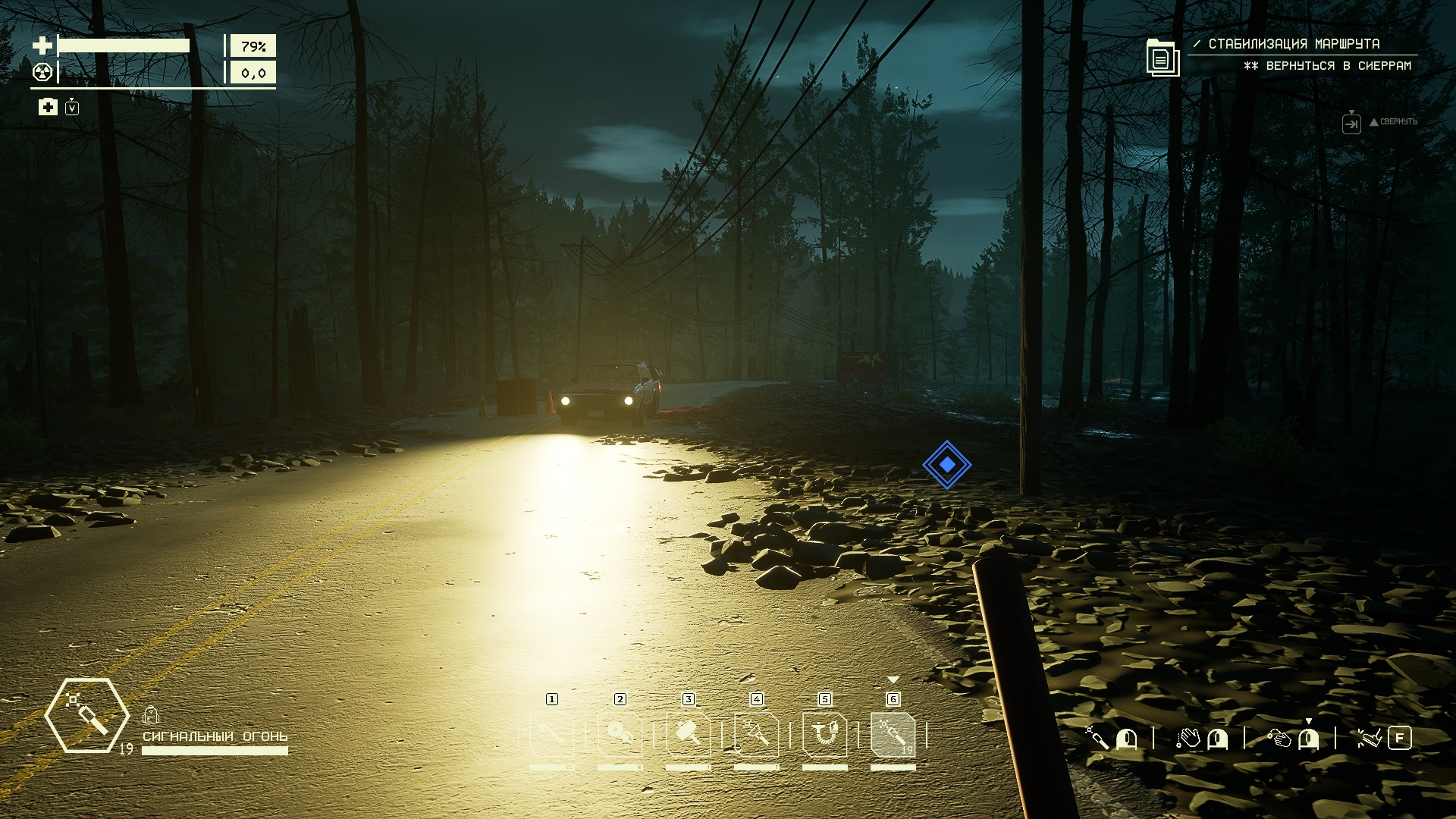
Task: Click the medkit quick-heal icon
Action: click(48, 107)
